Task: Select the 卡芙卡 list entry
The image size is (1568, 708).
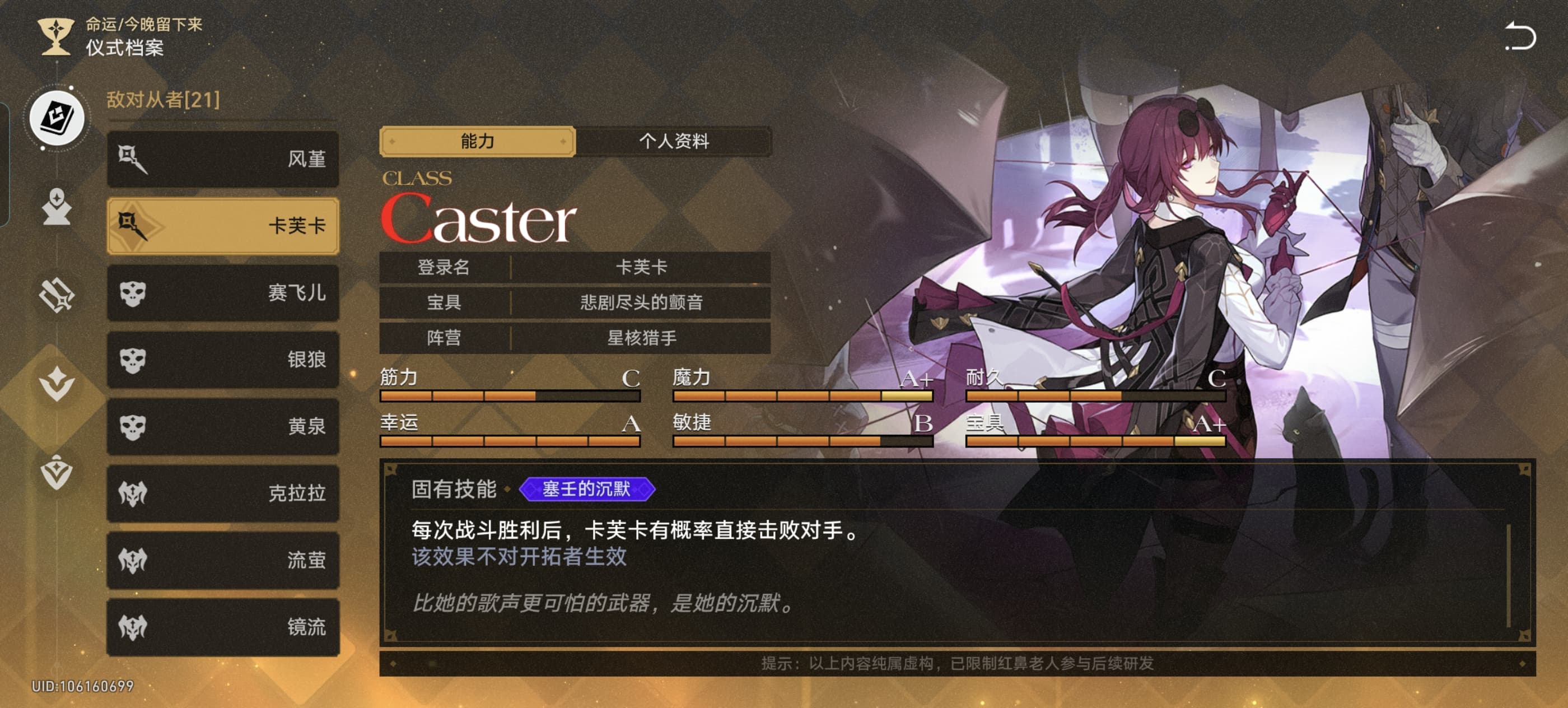Action: click(x=223, y=226)
